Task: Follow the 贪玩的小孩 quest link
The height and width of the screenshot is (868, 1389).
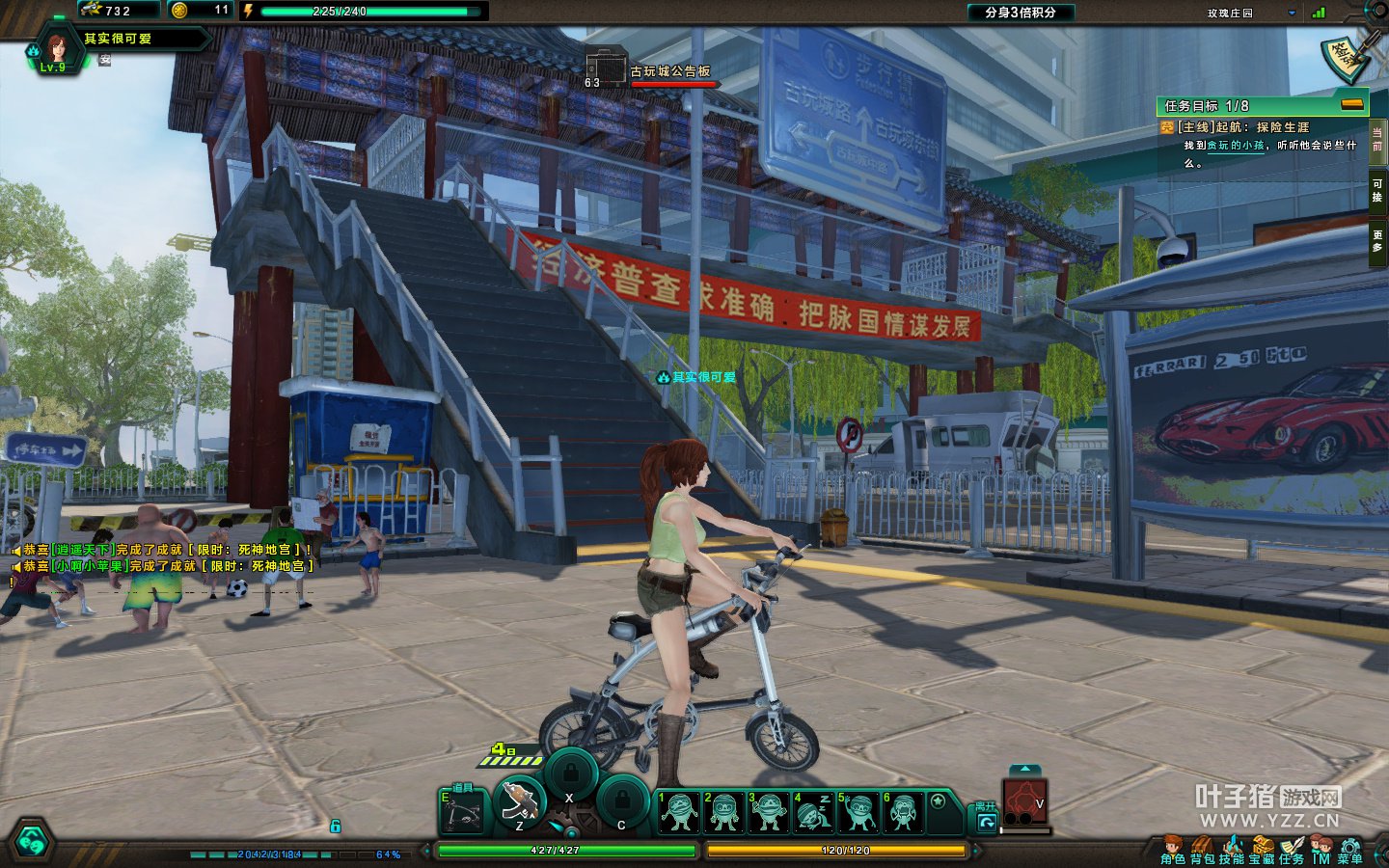Action: tap(1236, 146)
